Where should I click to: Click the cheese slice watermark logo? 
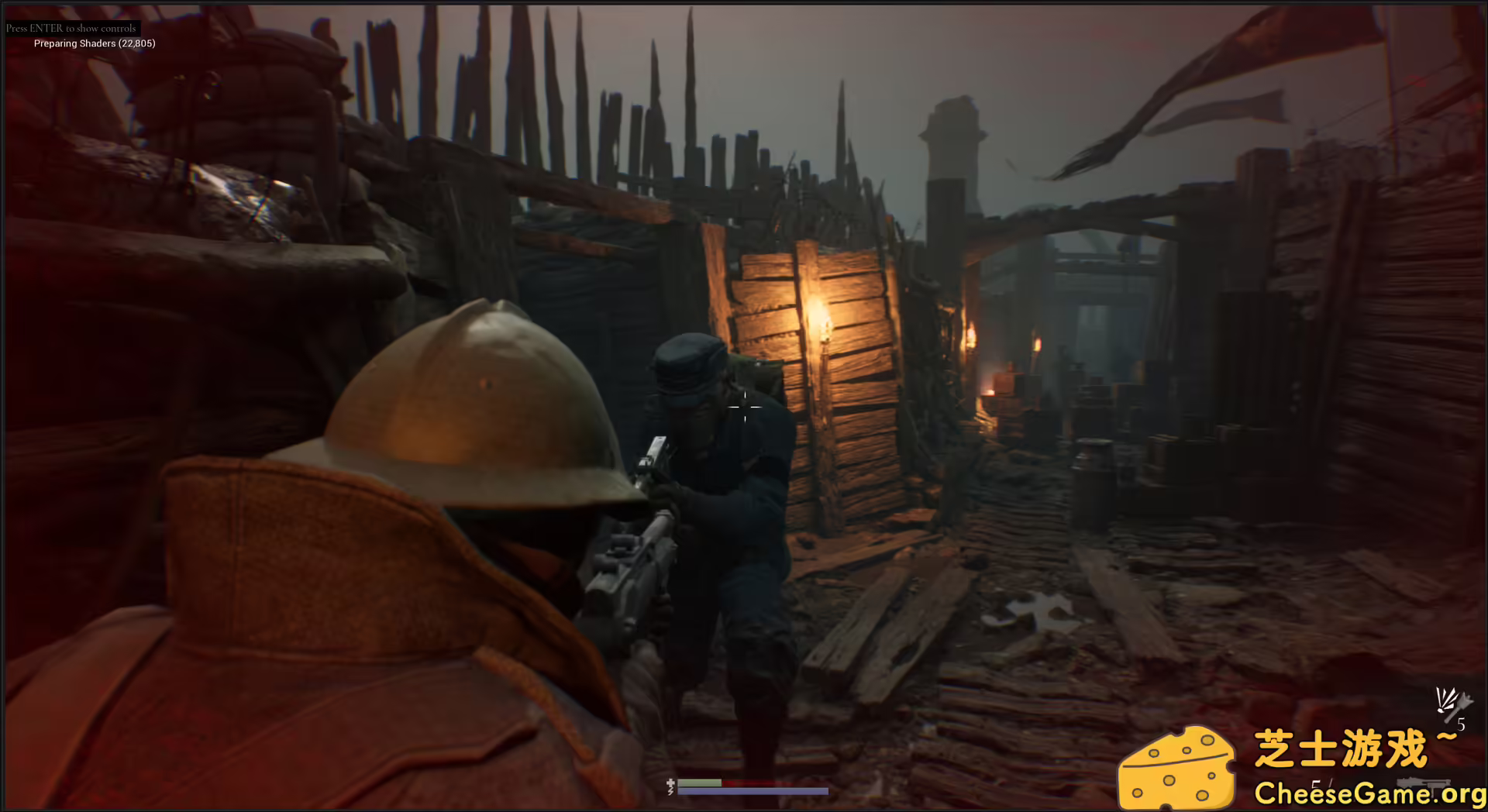(x=1178, y=766)
